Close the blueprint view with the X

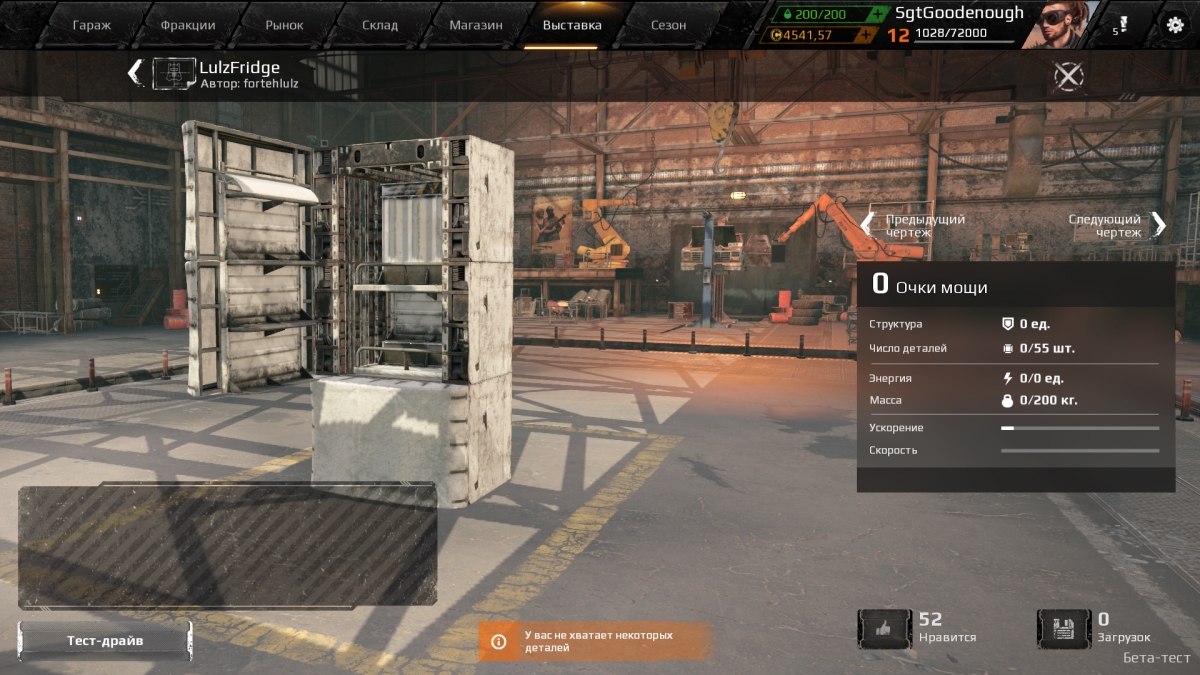pyautogui.click(x=1069, y=76)
